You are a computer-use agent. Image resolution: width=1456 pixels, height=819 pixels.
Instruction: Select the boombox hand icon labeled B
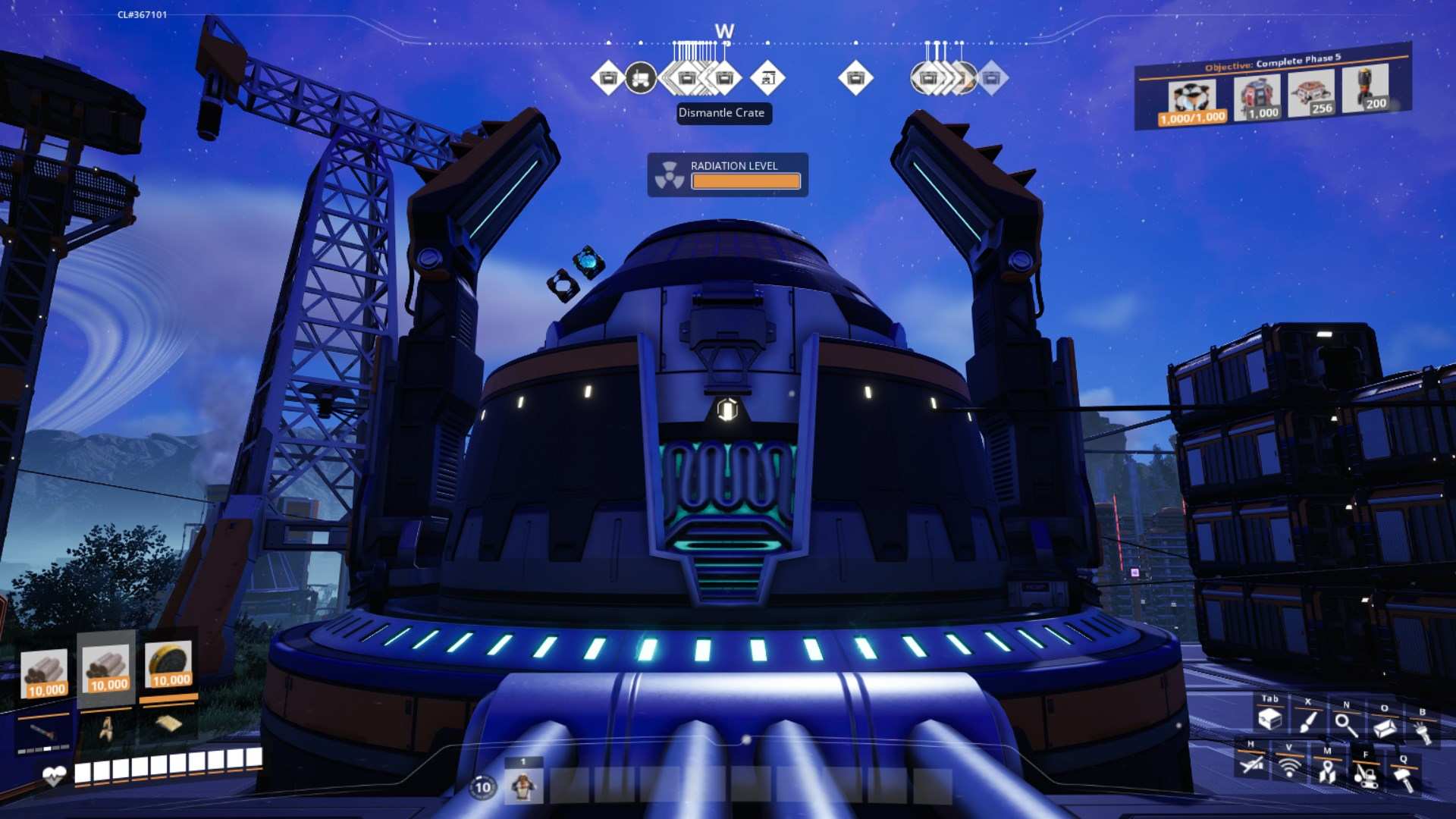pyautogui.click(x=1423, y=730)
